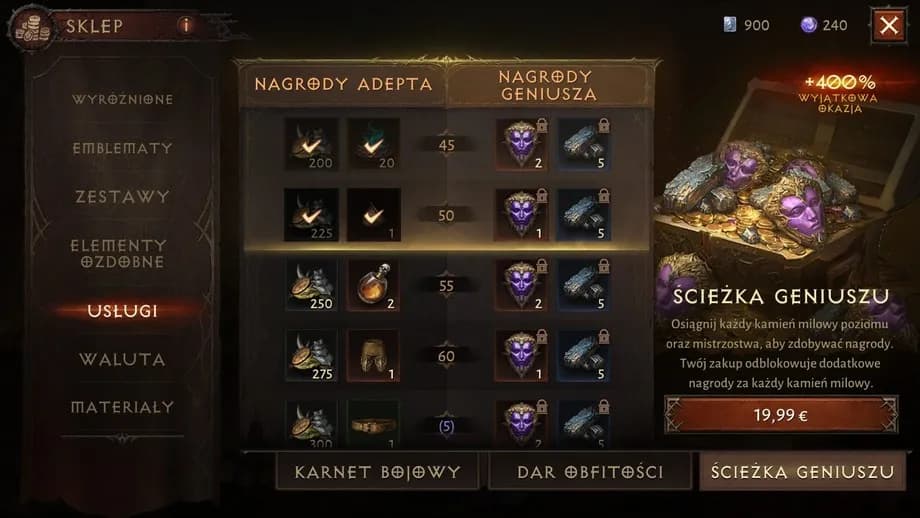The image size is (920, 518).
Task: Select the Ścieżka Geniuszu bottom tab
Action: click(x=803, y=471)
